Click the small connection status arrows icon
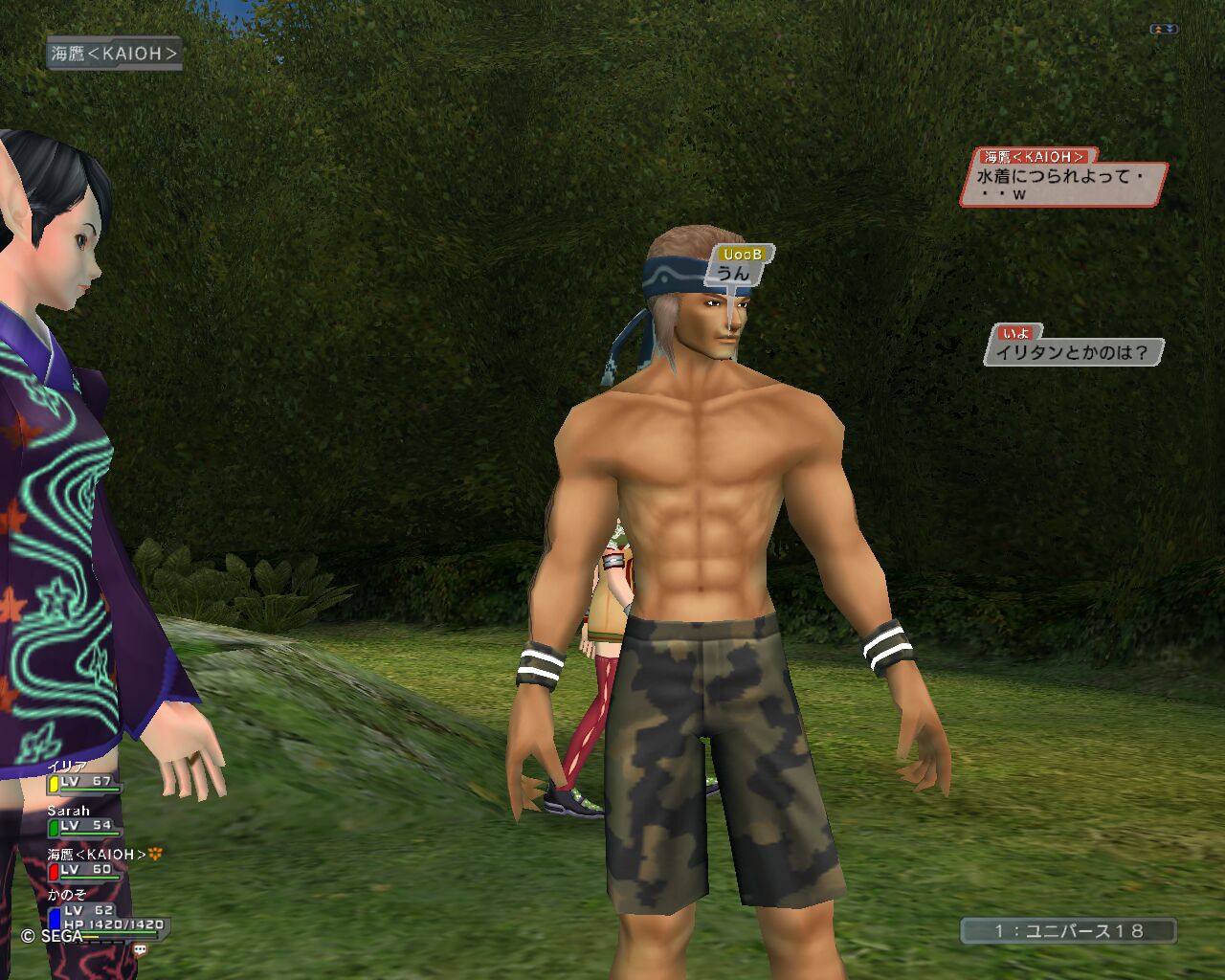Screen dimensions: 1225x980 (x=1164, y=30)
